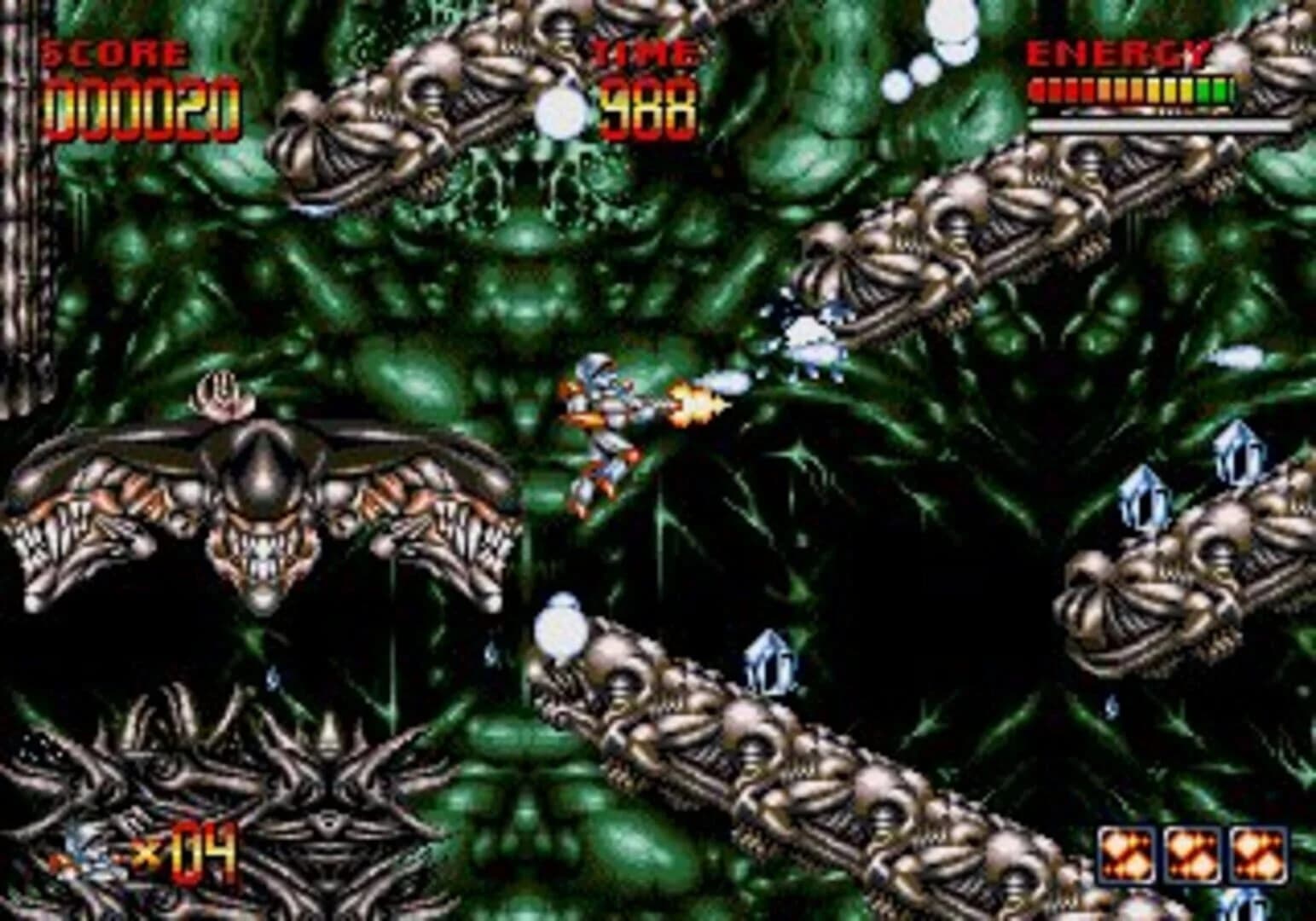Switch to the ENERGY tab top right
Viewport: 1316px width, 921px height.
point(1120,51)
